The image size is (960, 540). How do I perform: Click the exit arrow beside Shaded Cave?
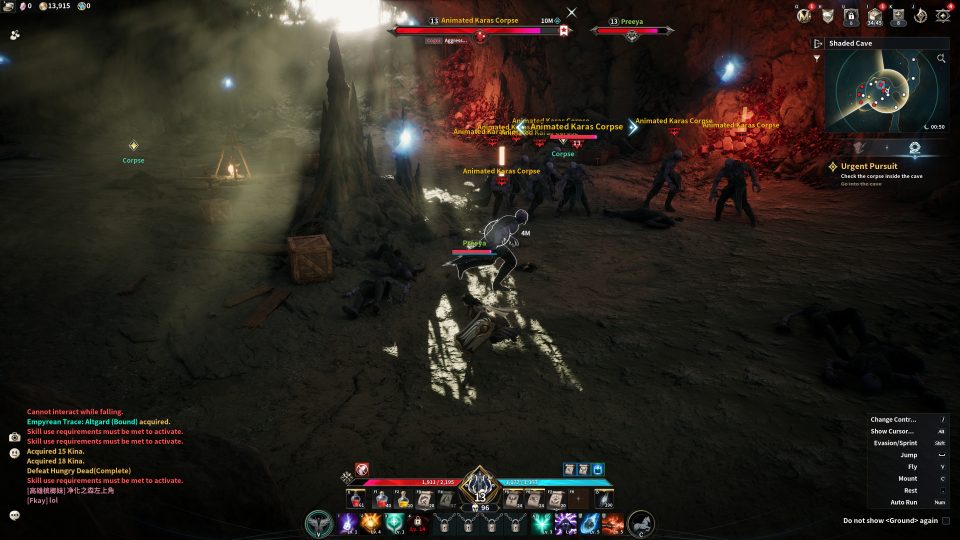tap(818, 44)
